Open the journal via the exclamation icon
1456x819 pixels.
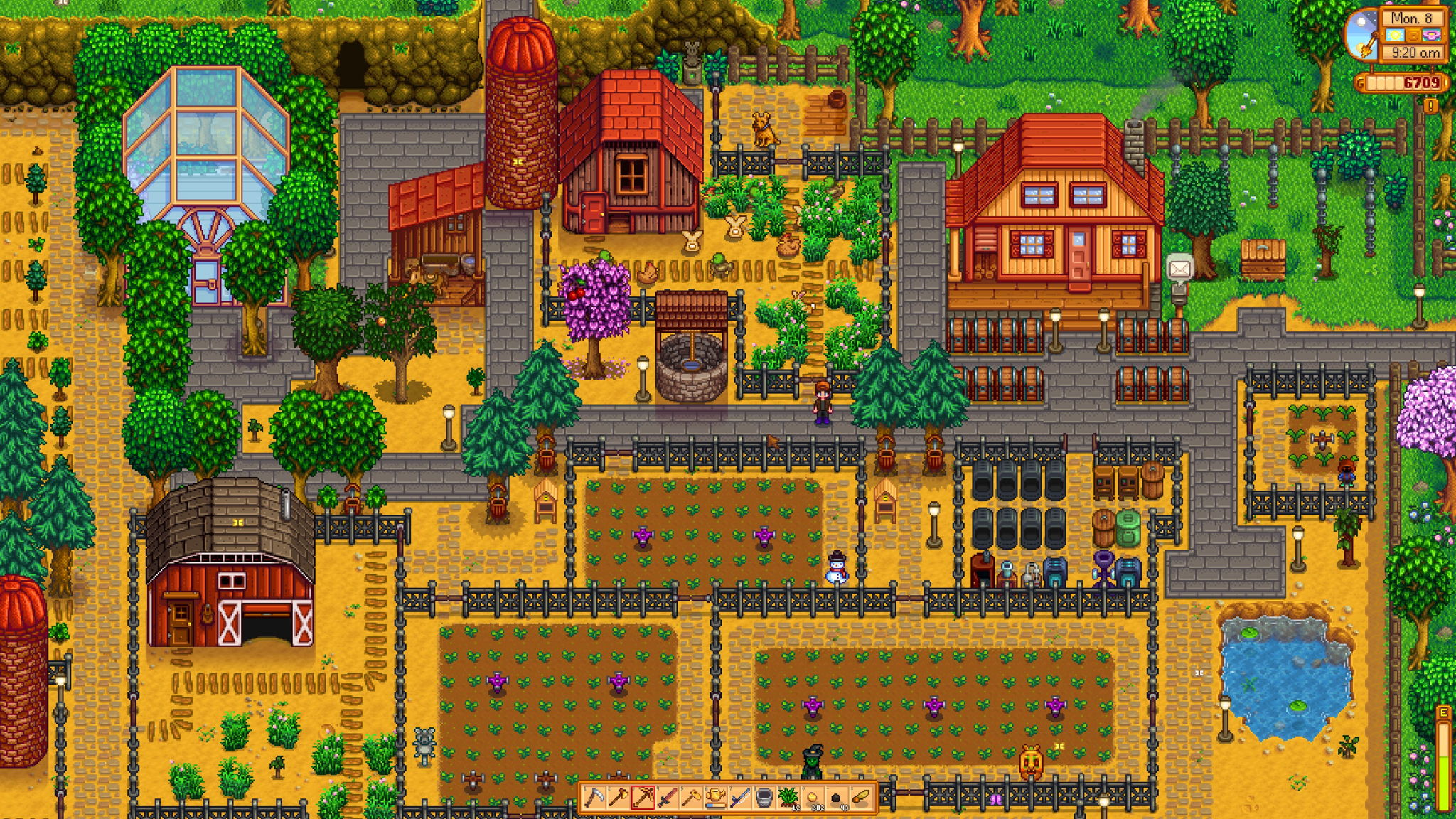coord(1430,107)
